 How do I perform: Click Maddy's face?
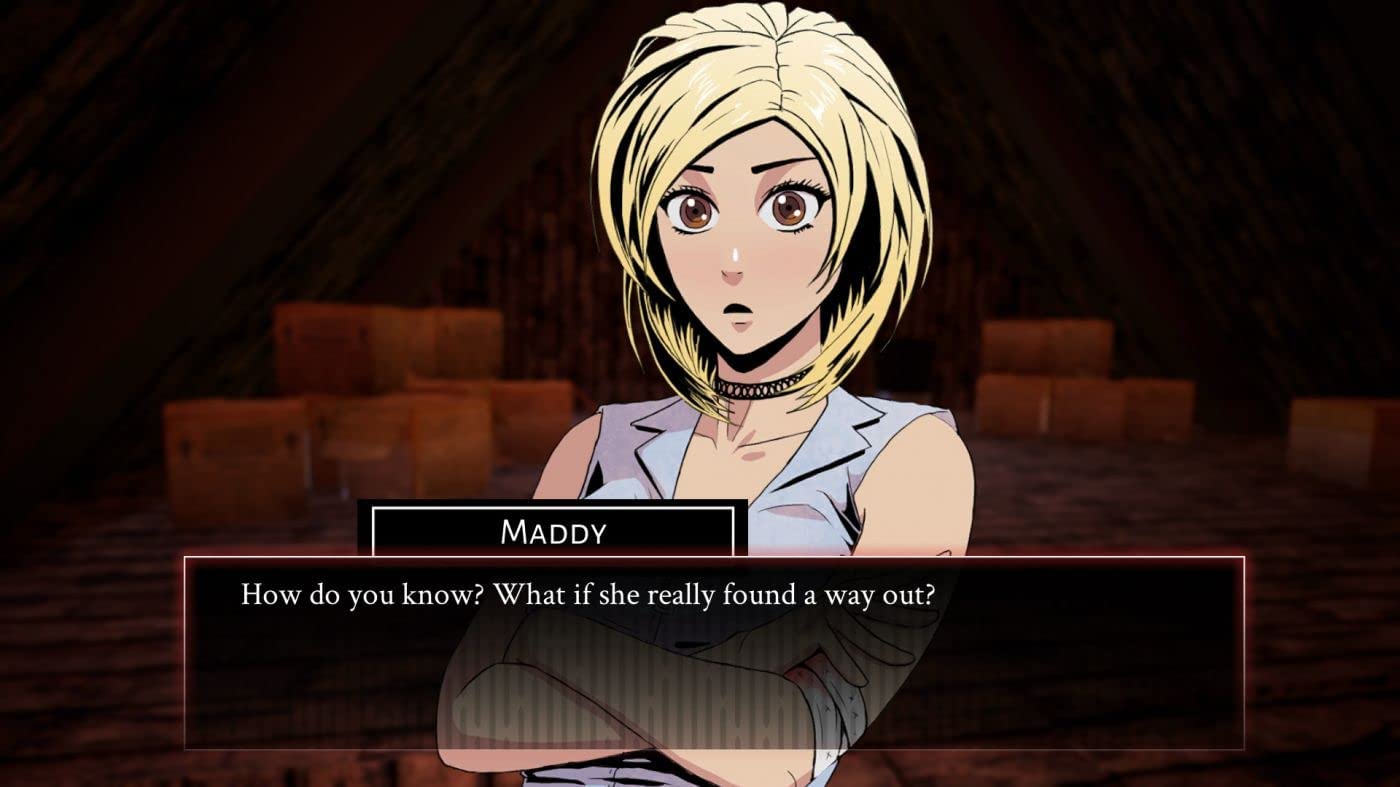pos(740,240)
